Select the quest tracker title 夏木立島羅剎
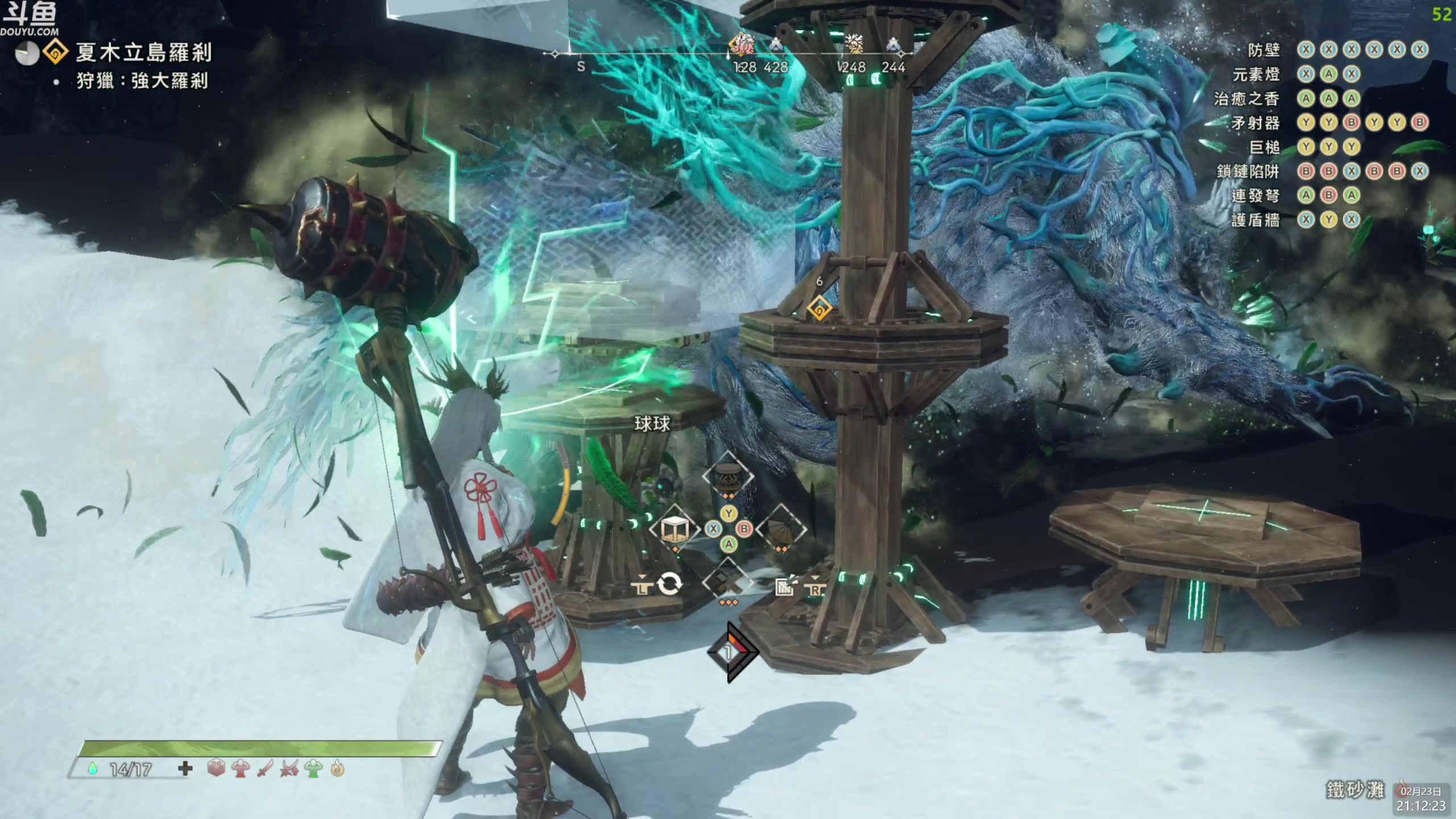This screenshot has width=1456, height=819. (x=143, y=53)
